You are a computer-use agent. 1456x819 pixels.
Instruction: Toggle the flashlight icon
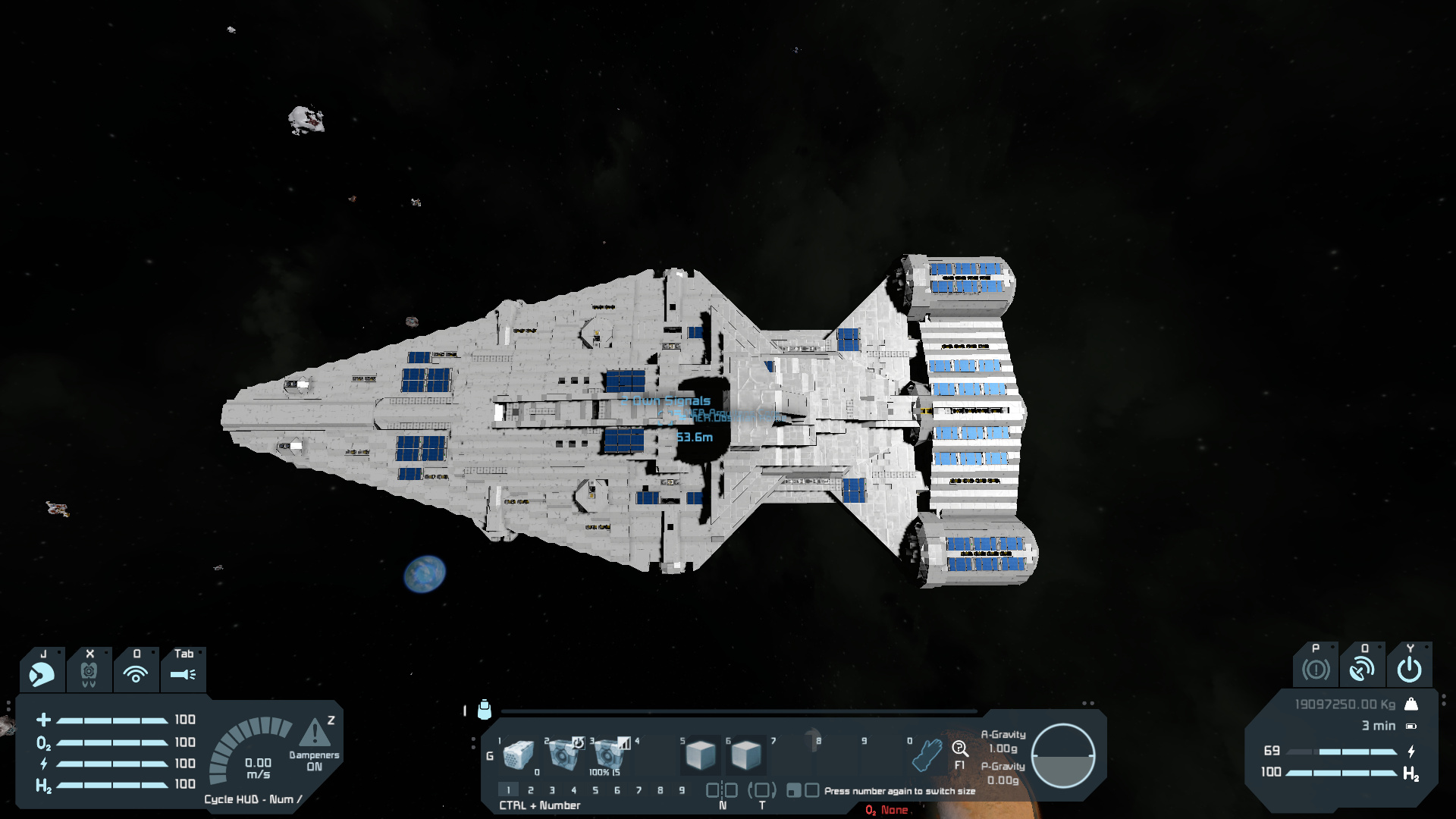pyautogui.click(x=183, y=673)
